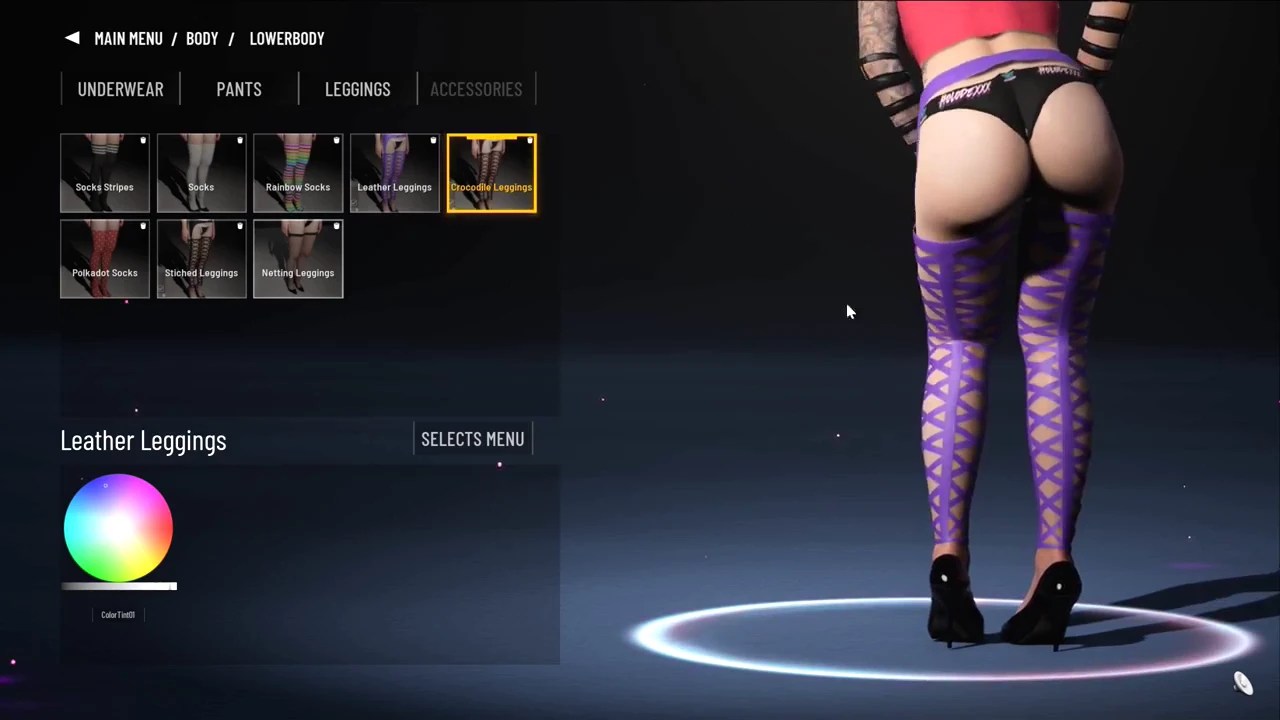Select Netting Leggings
The height and width of the screenshot is (720, 1280).
click(298, 259)
